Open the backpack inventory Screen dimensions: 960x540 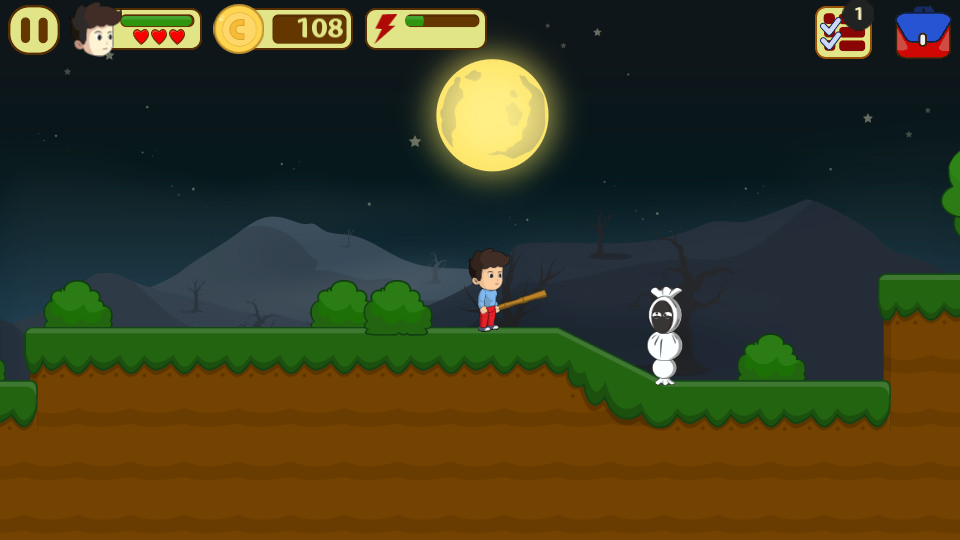[x=922, y=33]
